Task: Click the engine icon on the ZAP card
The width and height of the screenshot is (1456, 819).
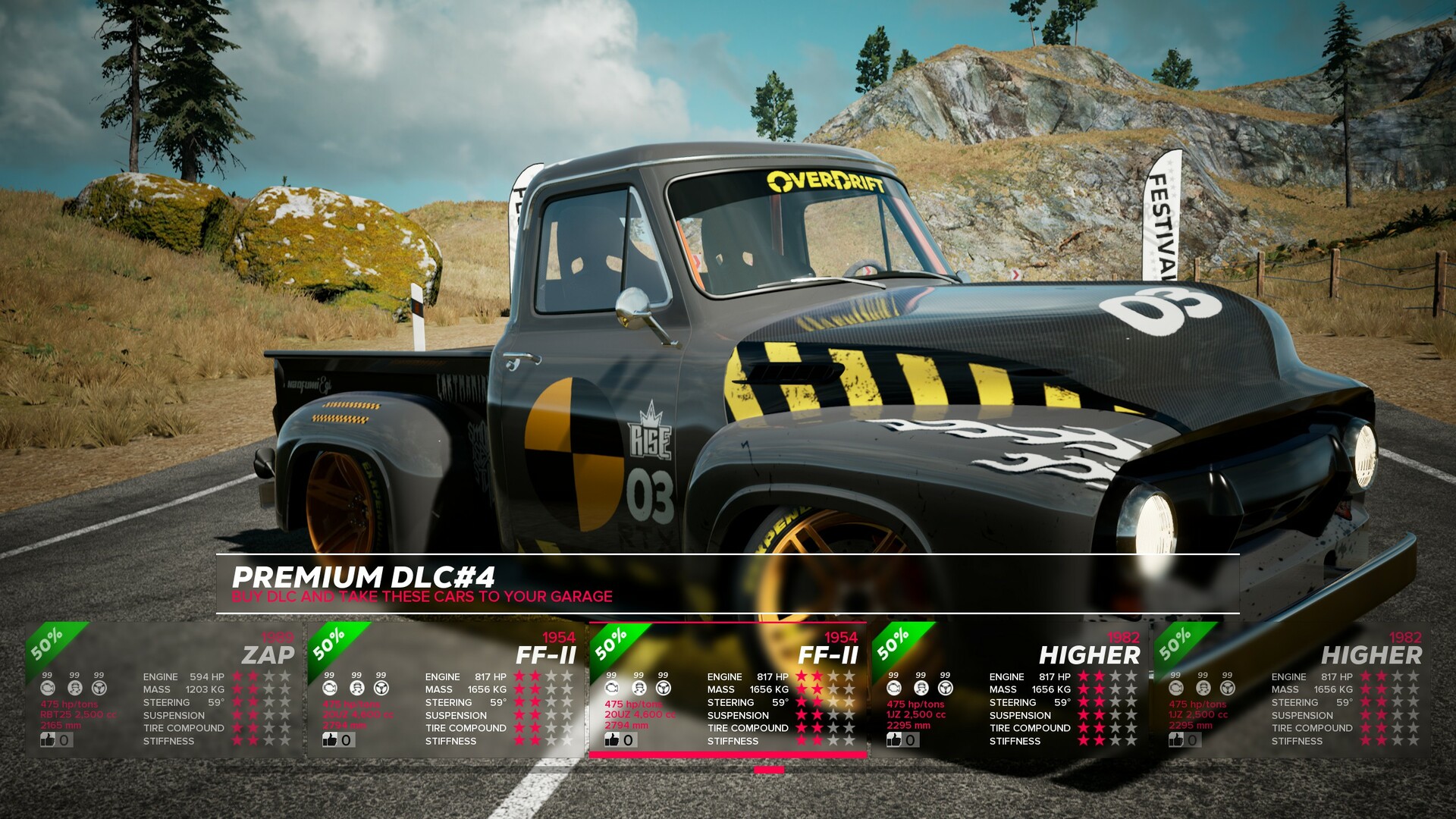Action: point(47,687)
